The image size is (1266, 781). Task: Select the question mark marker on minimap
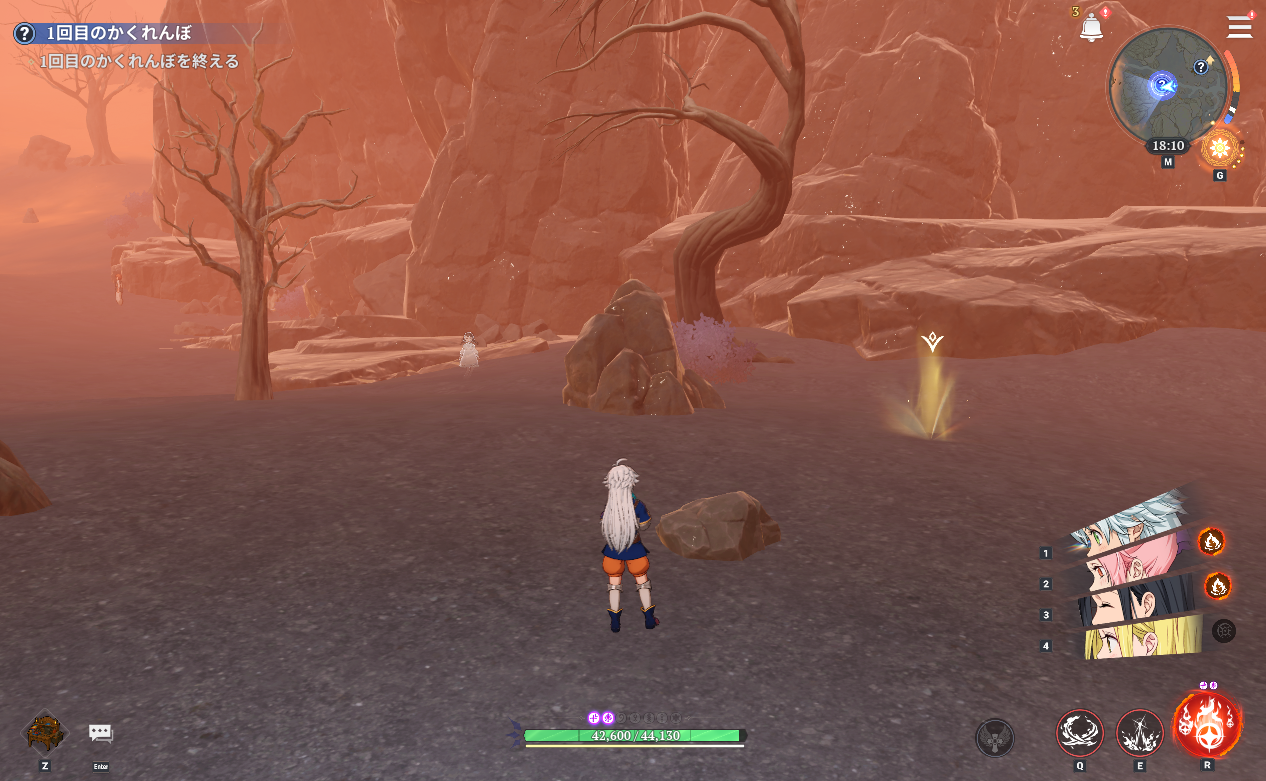(x=1201, y=67)
